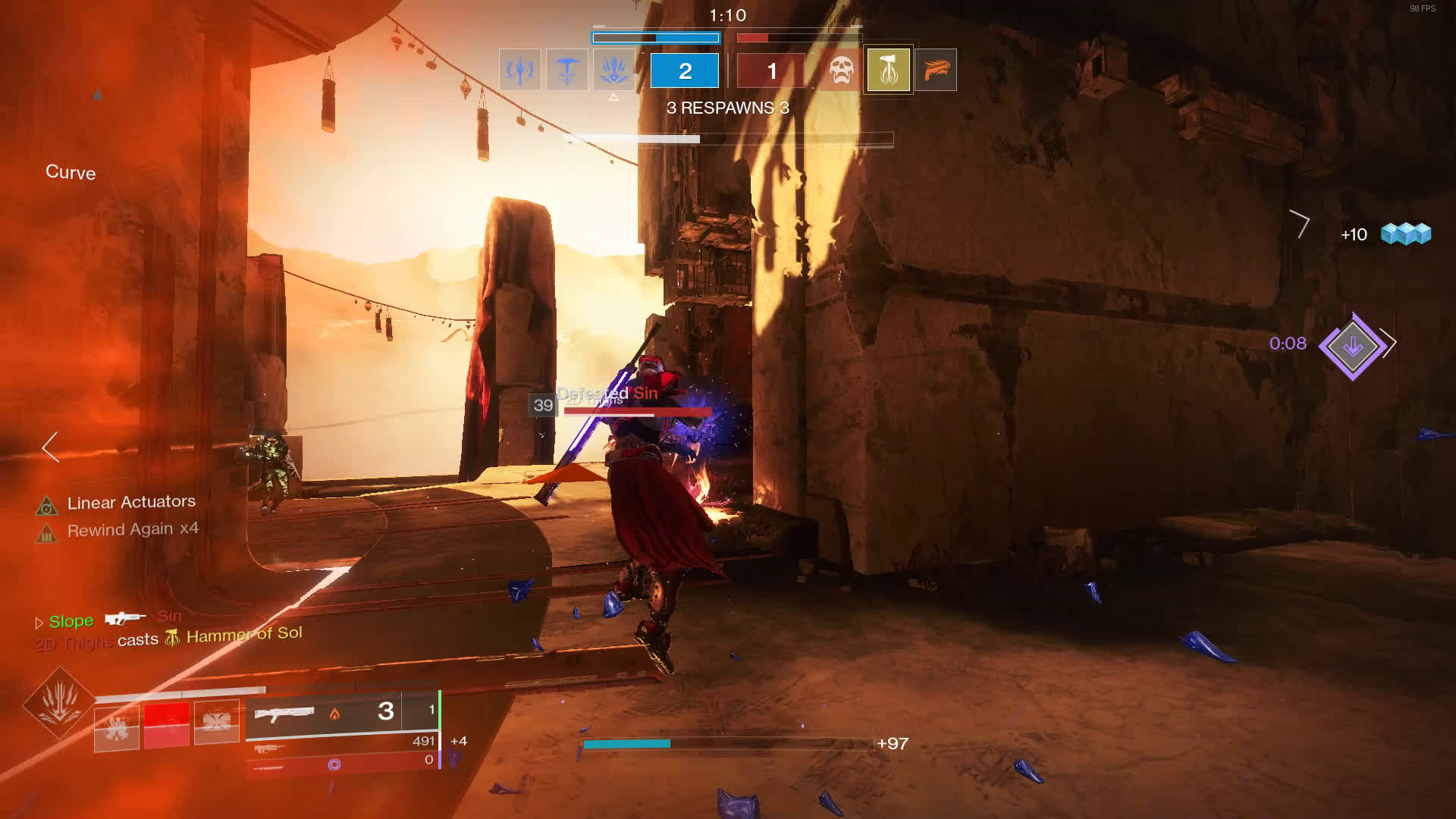This screenshot has height=819, width=1456.
Task: Select the gold Hammer of Sol enemy icon
Action: (888, 71)
